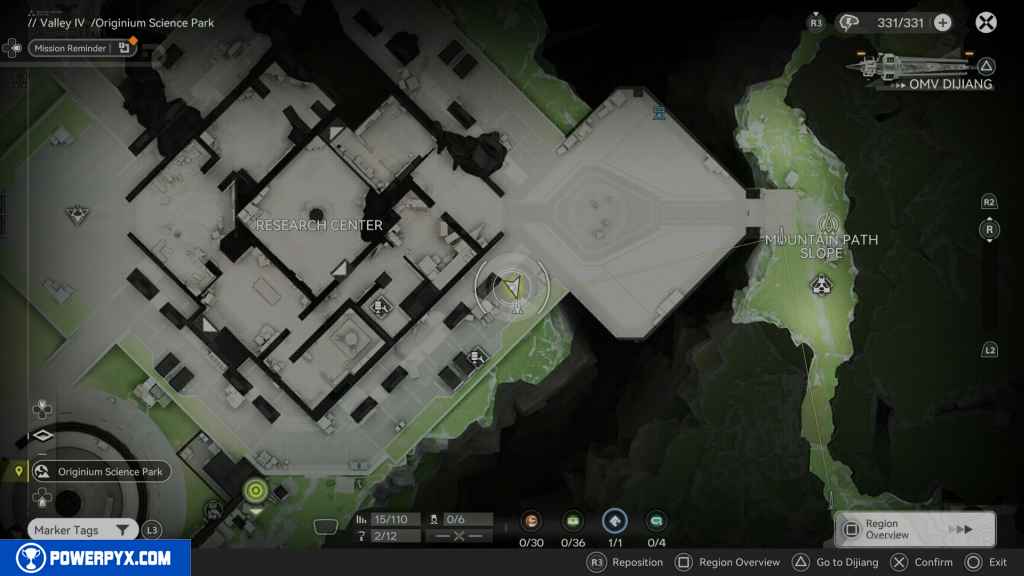Select the map marker west of Research Center

pyautogui.click(x=76, y=212)
